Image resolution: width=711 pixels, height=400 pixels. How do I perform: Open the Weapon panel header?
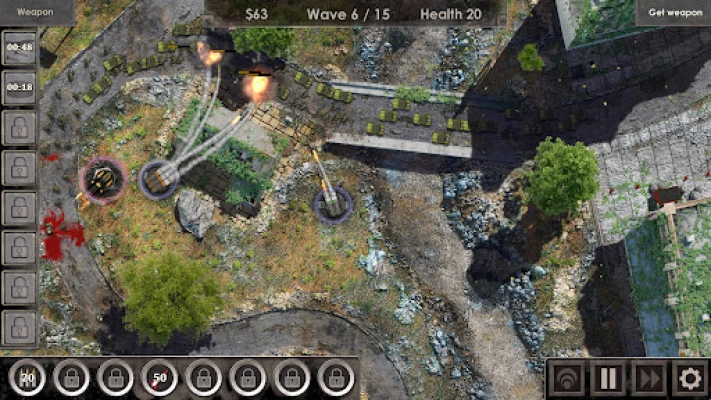[x=36, y=12]
